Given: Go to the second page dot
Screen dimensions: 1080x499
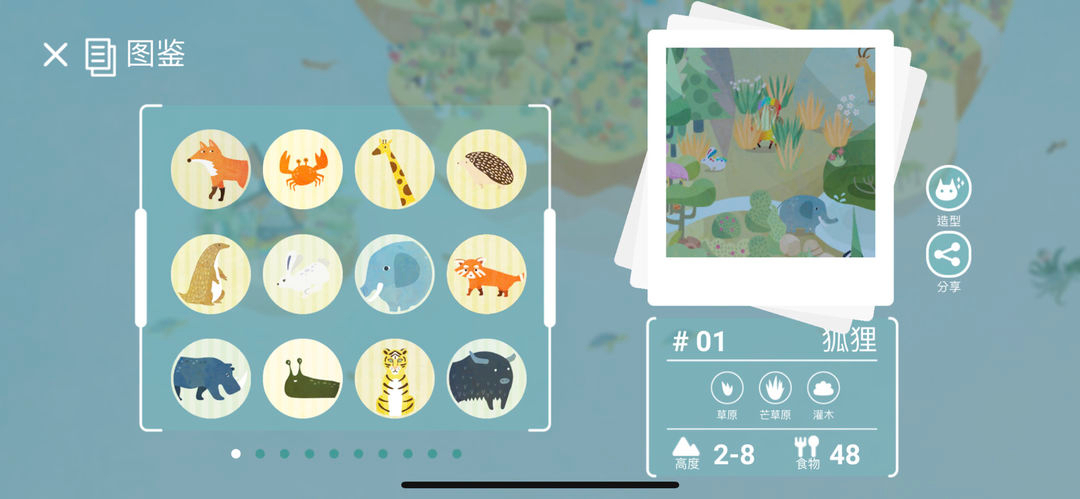Looking at the screenshot, I should (260, 454).
